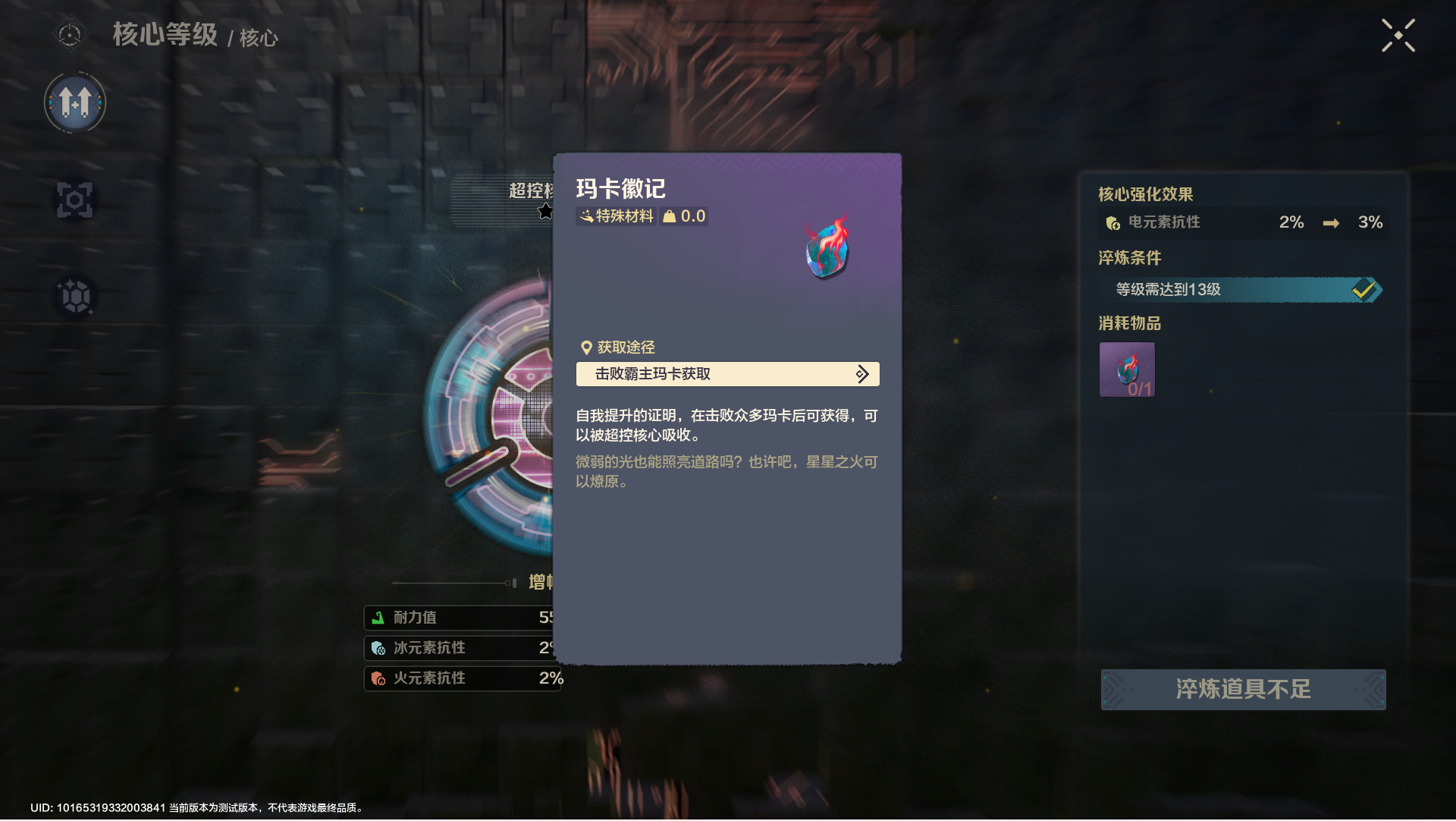Viewport: 1456px width, 821px height.
Task: Click the 冰元素抗性 ice resistance icon
Action: (377, 648)
